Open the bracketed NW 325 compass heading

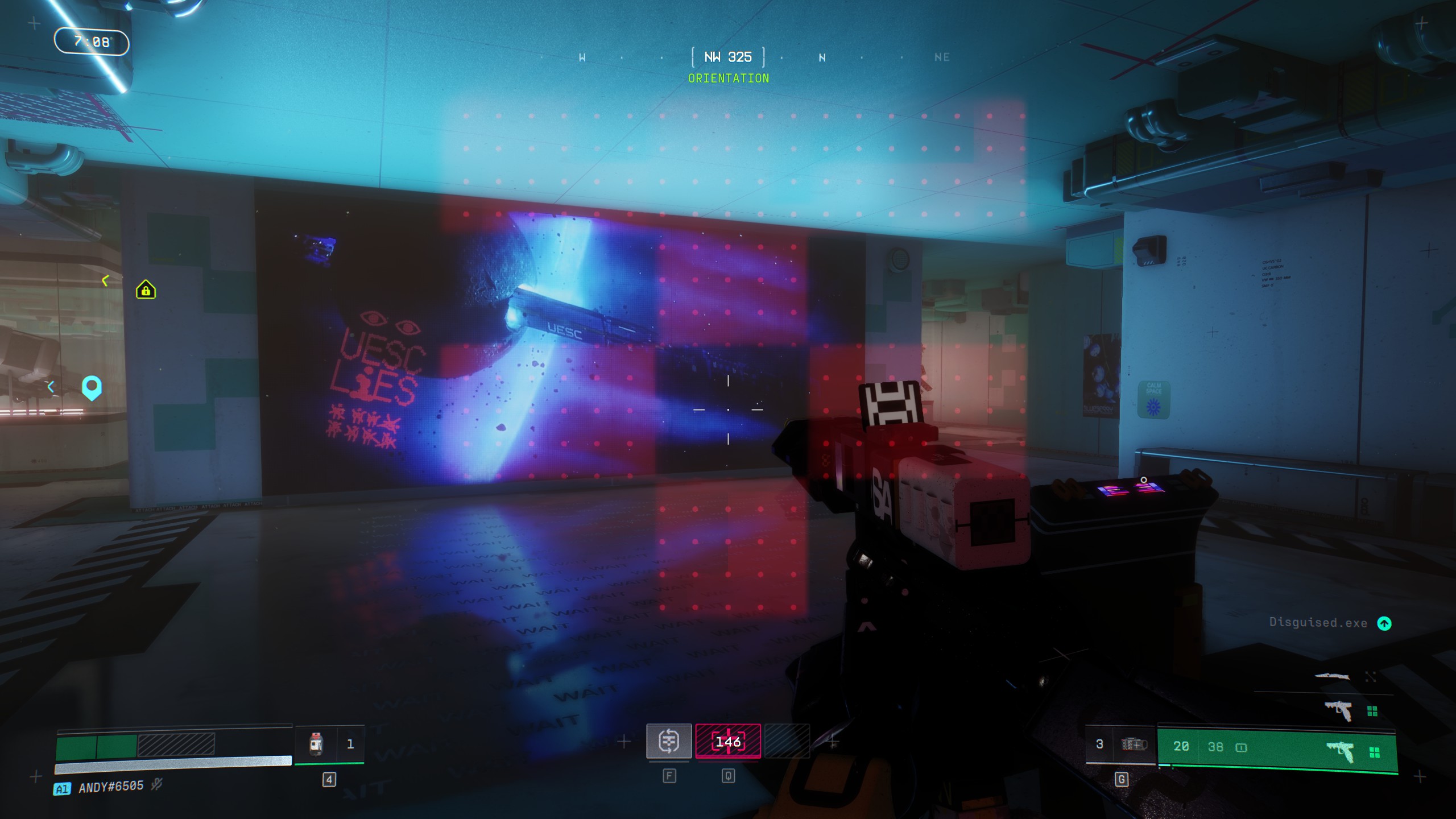pos(728,57)
